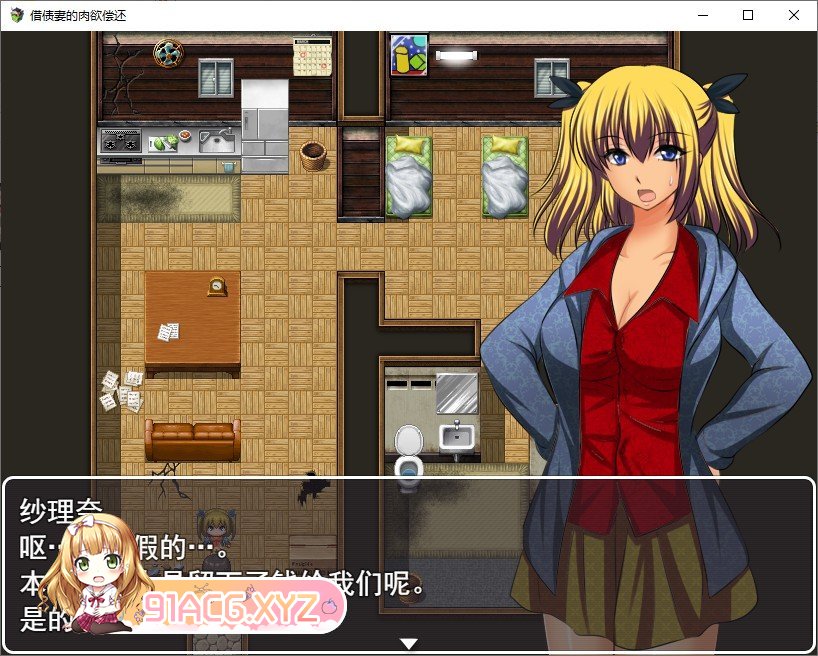Minimize the game window
The image size is (818, 656).
(702, 15)
